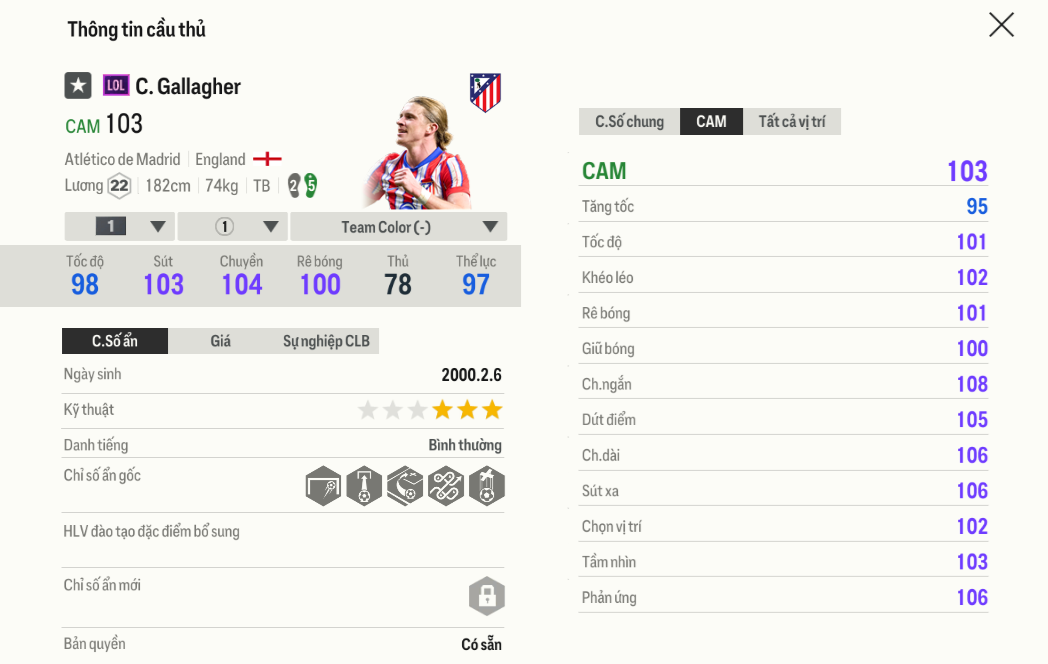Click the locked new hidden trait slot

click(x=487, y=597)
